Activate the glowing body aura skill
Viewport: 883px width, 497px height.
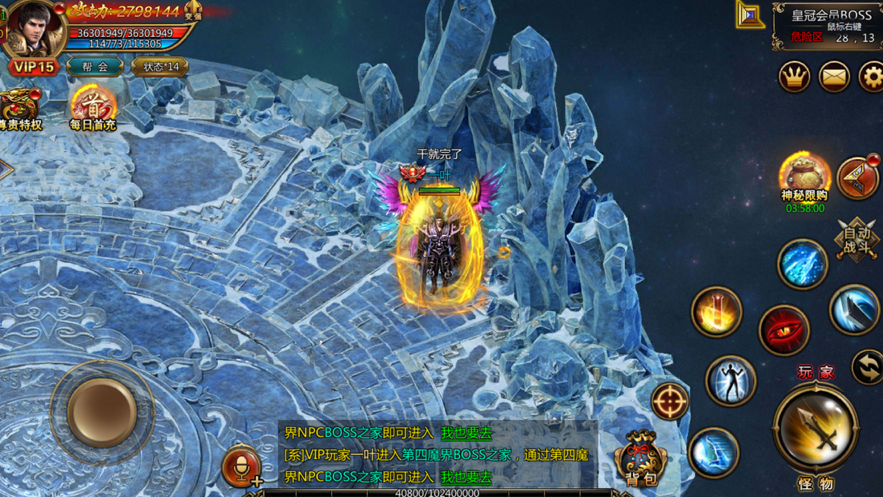(x=731, y=381)
